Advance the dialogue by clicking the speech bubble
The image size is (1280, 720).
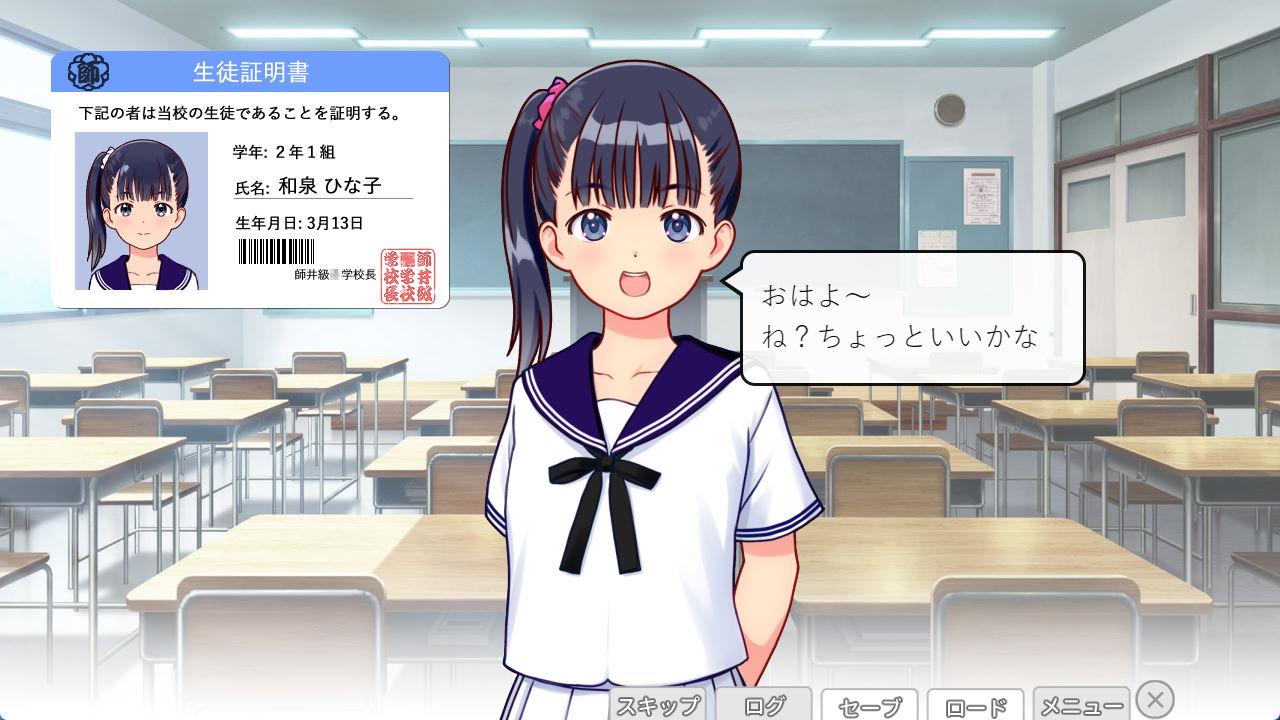click(912, 317)
